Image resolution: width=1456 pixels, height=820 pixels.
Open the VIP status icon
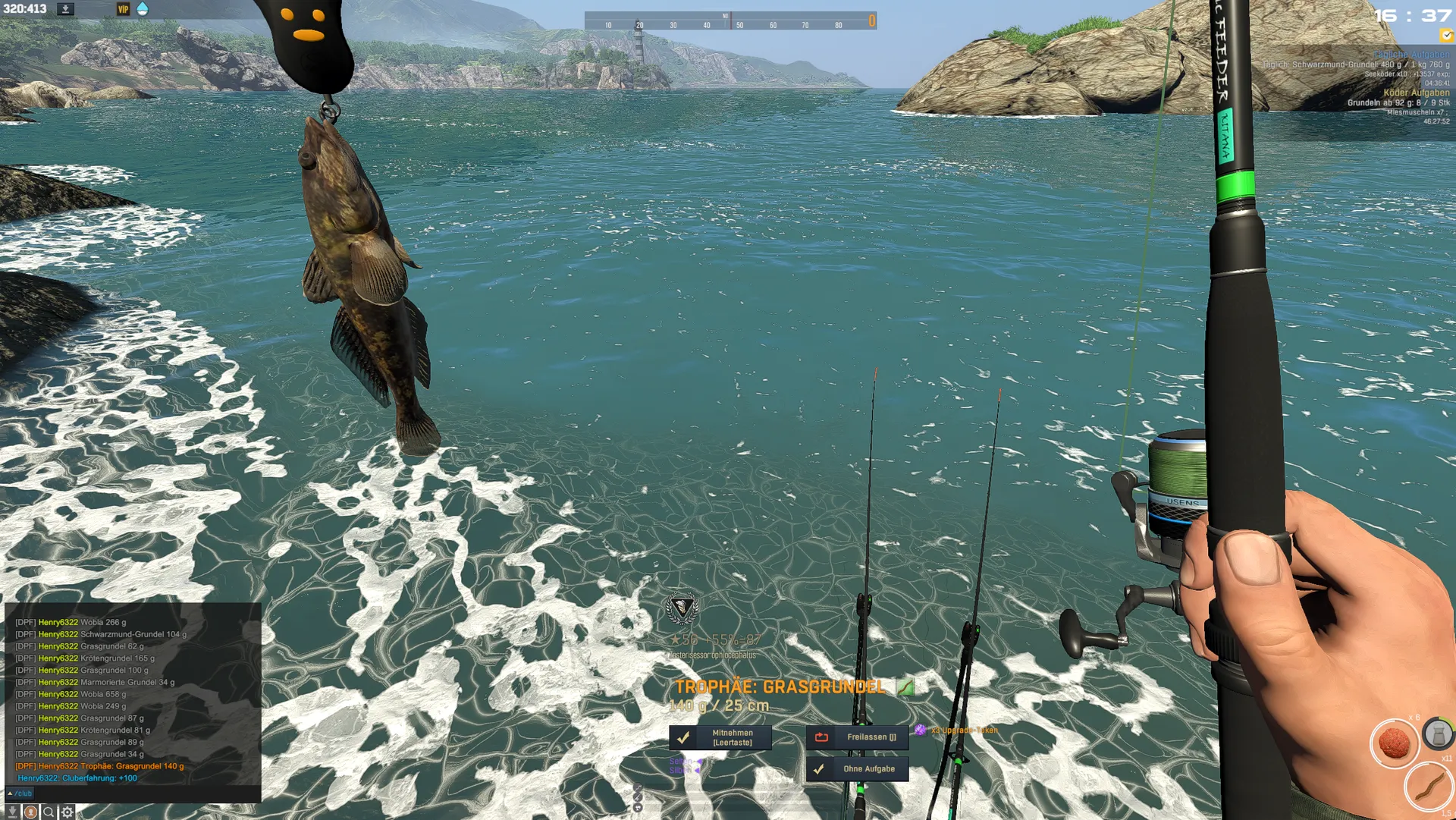(123, 9)
